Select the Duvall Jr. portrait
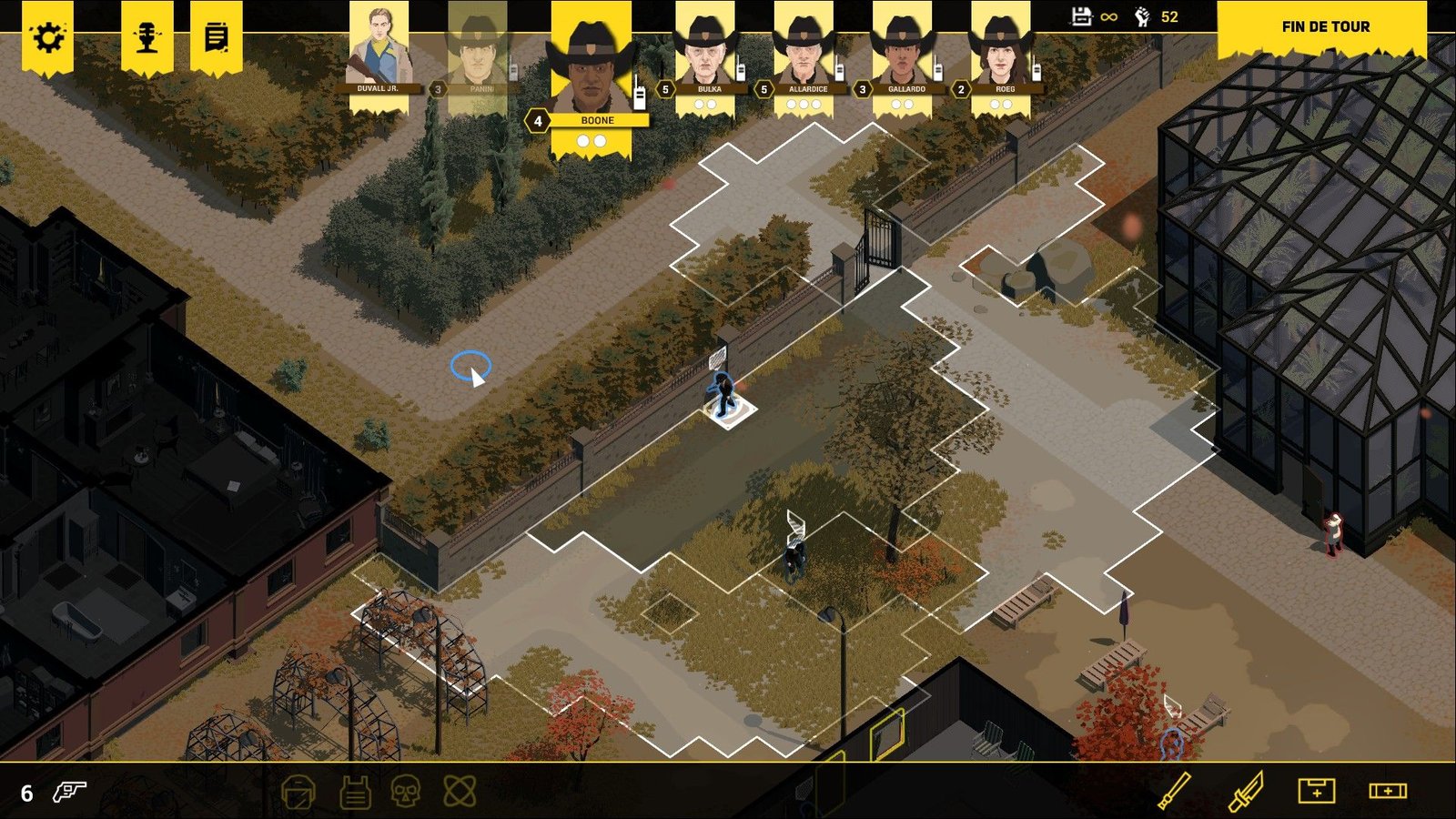The height and width of the screenshot is (819, 1456). point(379,50)
